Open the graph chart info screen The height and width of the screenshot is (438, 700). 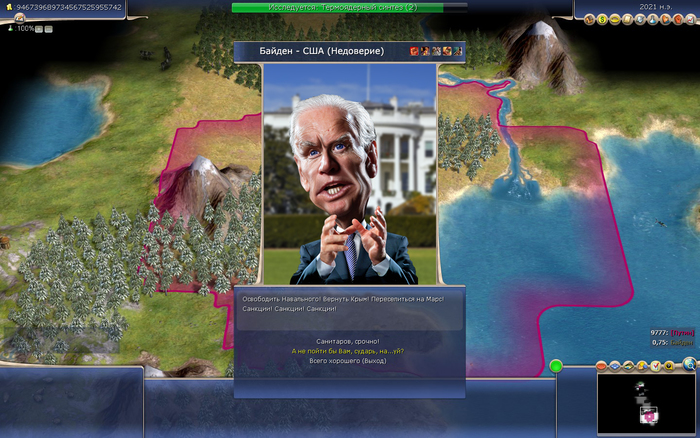tap(691, 19)
